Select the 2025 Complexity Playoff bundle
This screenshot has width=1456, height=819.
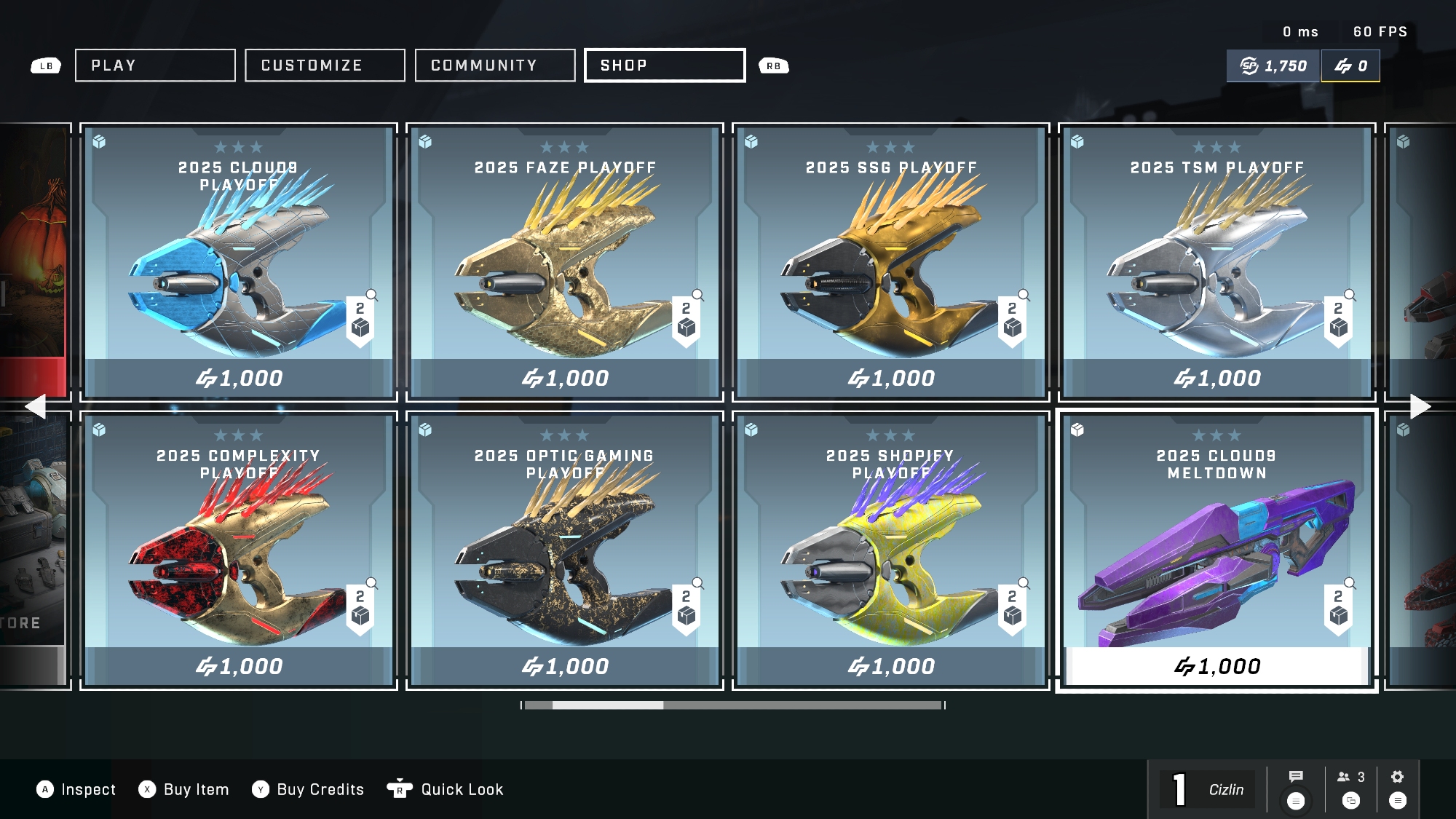[x=239, y=550]
